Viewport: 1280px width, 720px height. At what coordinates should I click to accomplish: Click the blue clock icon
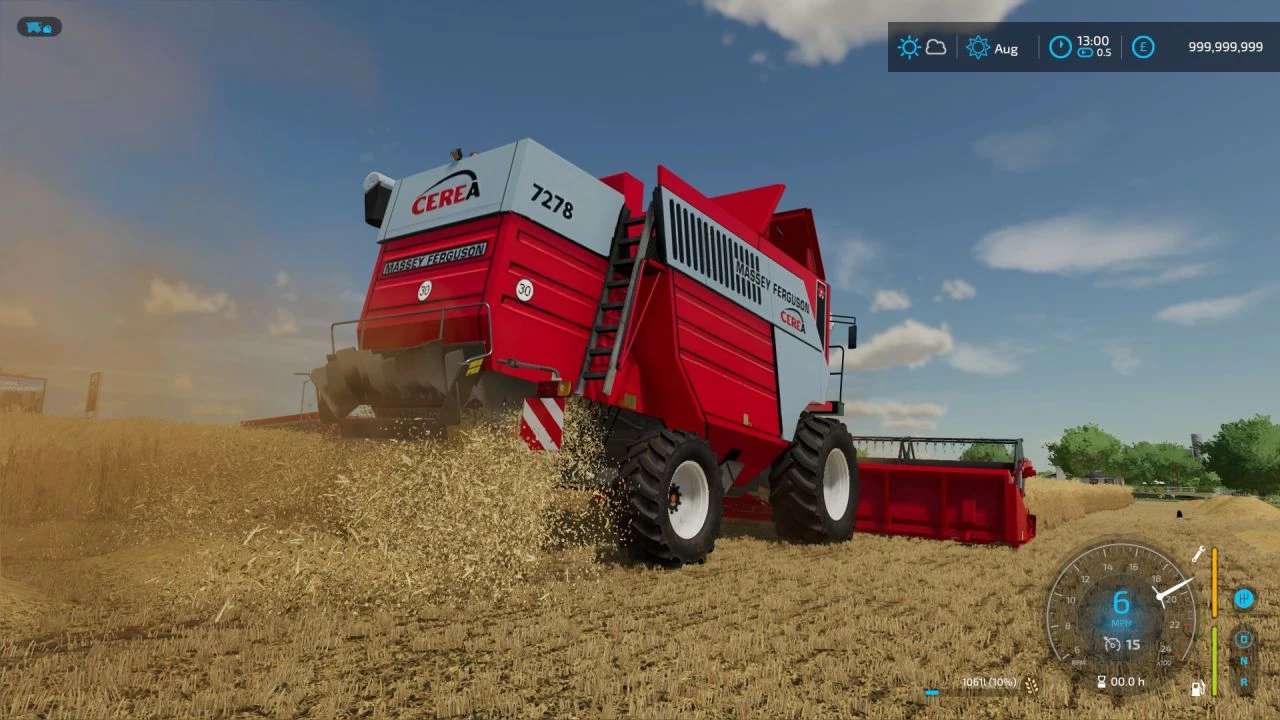[1060, 47]
